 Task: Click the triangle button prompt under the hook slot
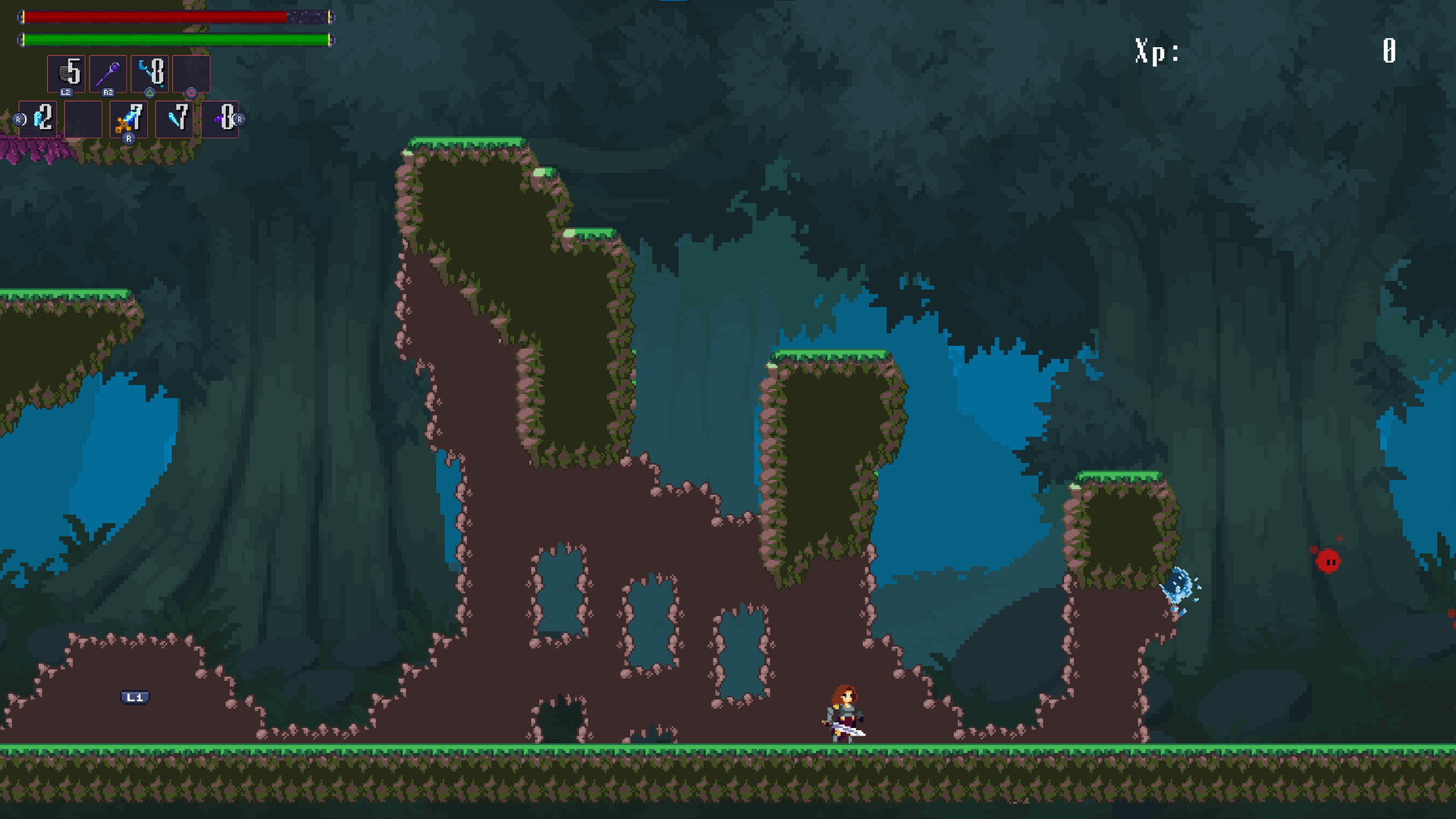click(149, 93)
